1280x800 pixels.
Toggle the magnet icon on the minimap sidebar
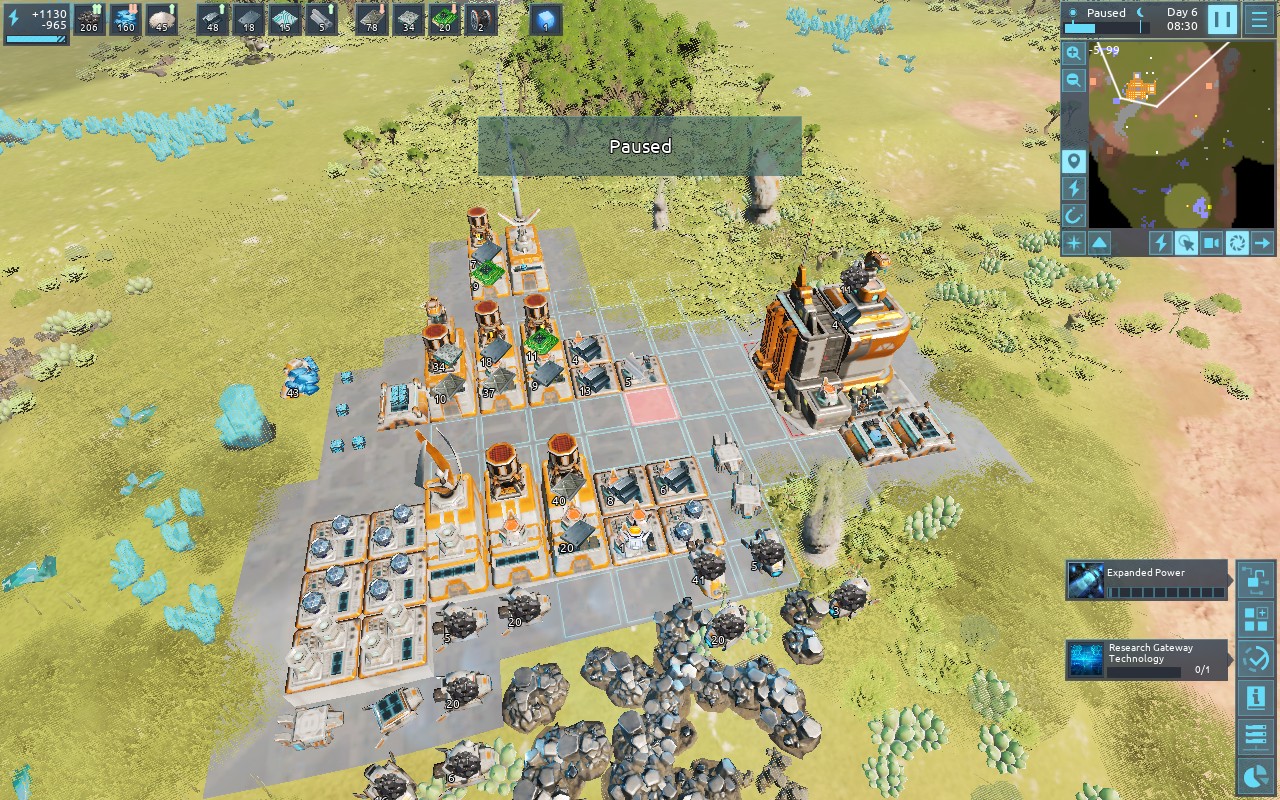1074,215
